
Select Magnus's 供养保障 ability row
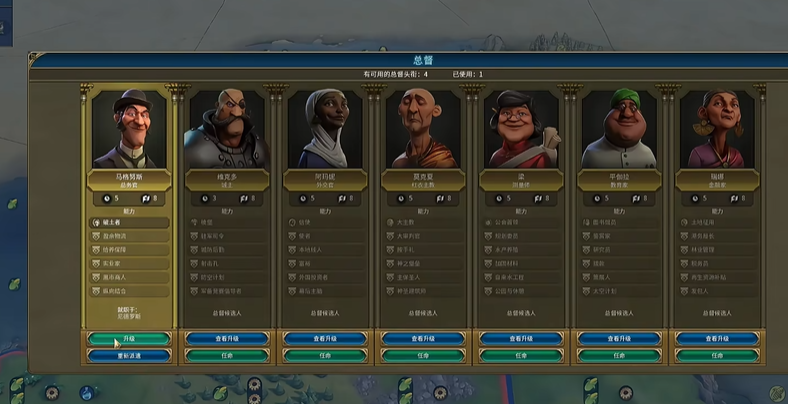pyautogui.click(x=129, y=249)
